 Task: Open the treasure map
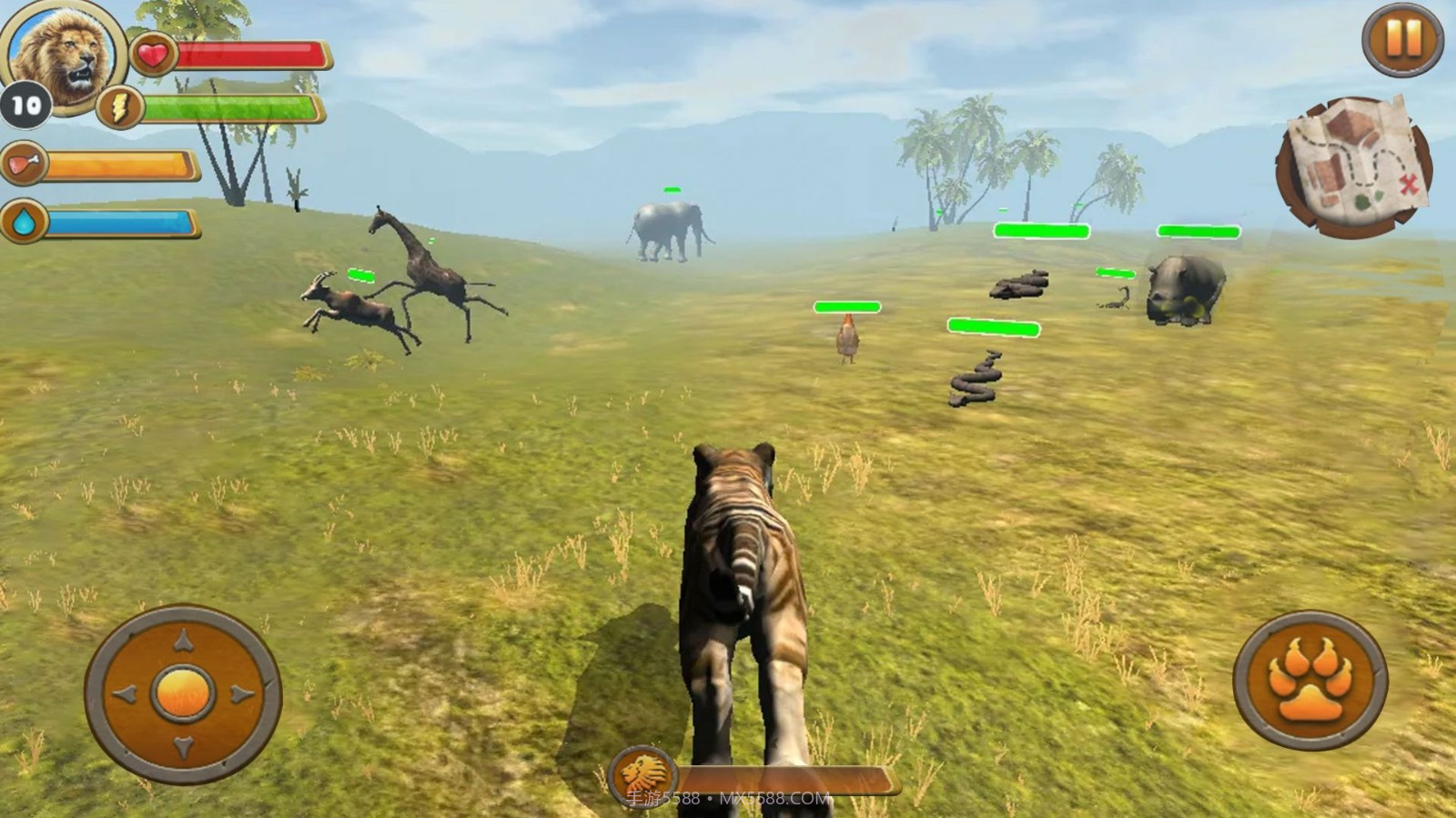click(1353, 166)
